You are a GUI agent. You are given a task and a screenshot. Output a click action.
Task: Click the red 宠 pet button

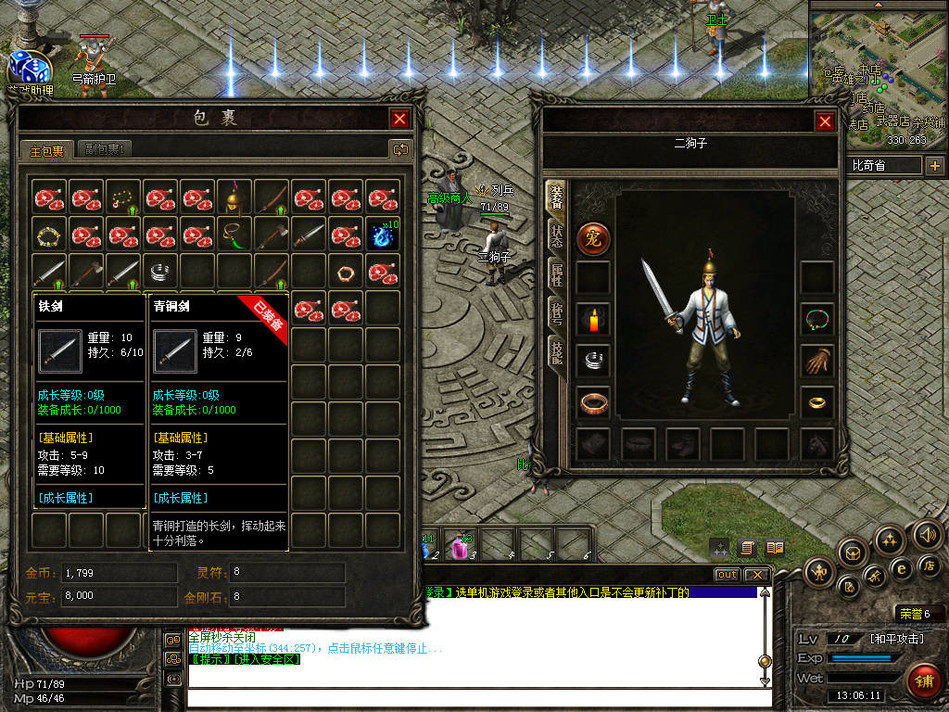point(593,239)
